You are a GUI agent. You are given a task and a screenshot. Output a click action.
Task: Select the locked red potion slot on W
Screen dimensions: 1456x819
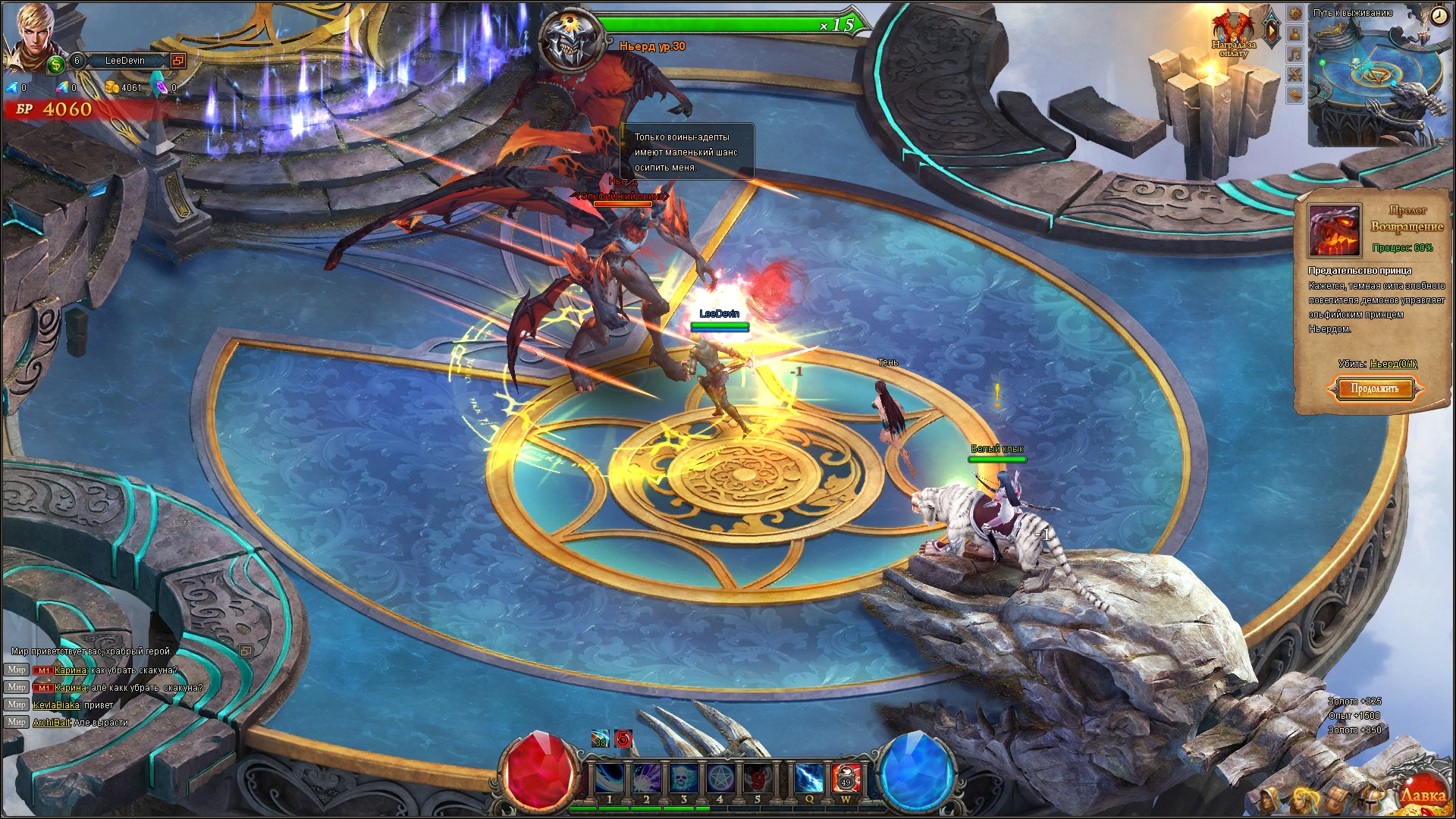tap(846, 779)
